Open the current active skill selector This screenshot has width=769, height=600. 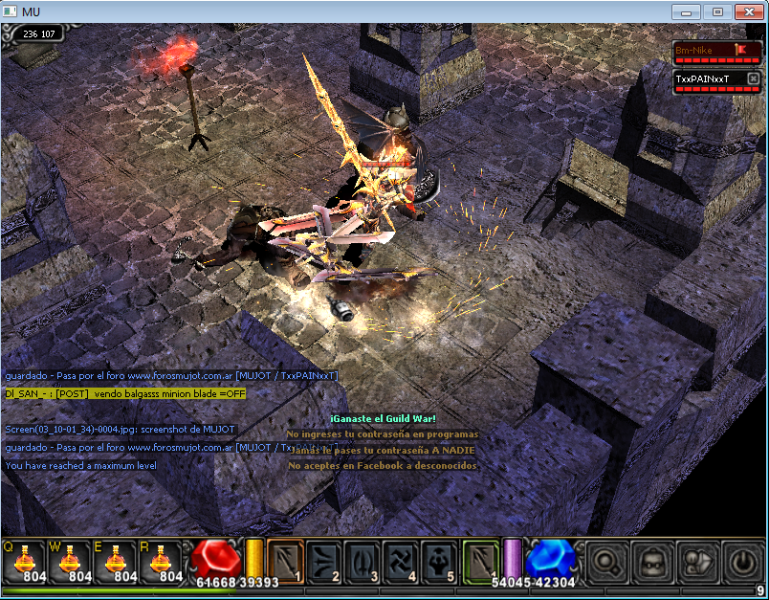tap(482, 561)
